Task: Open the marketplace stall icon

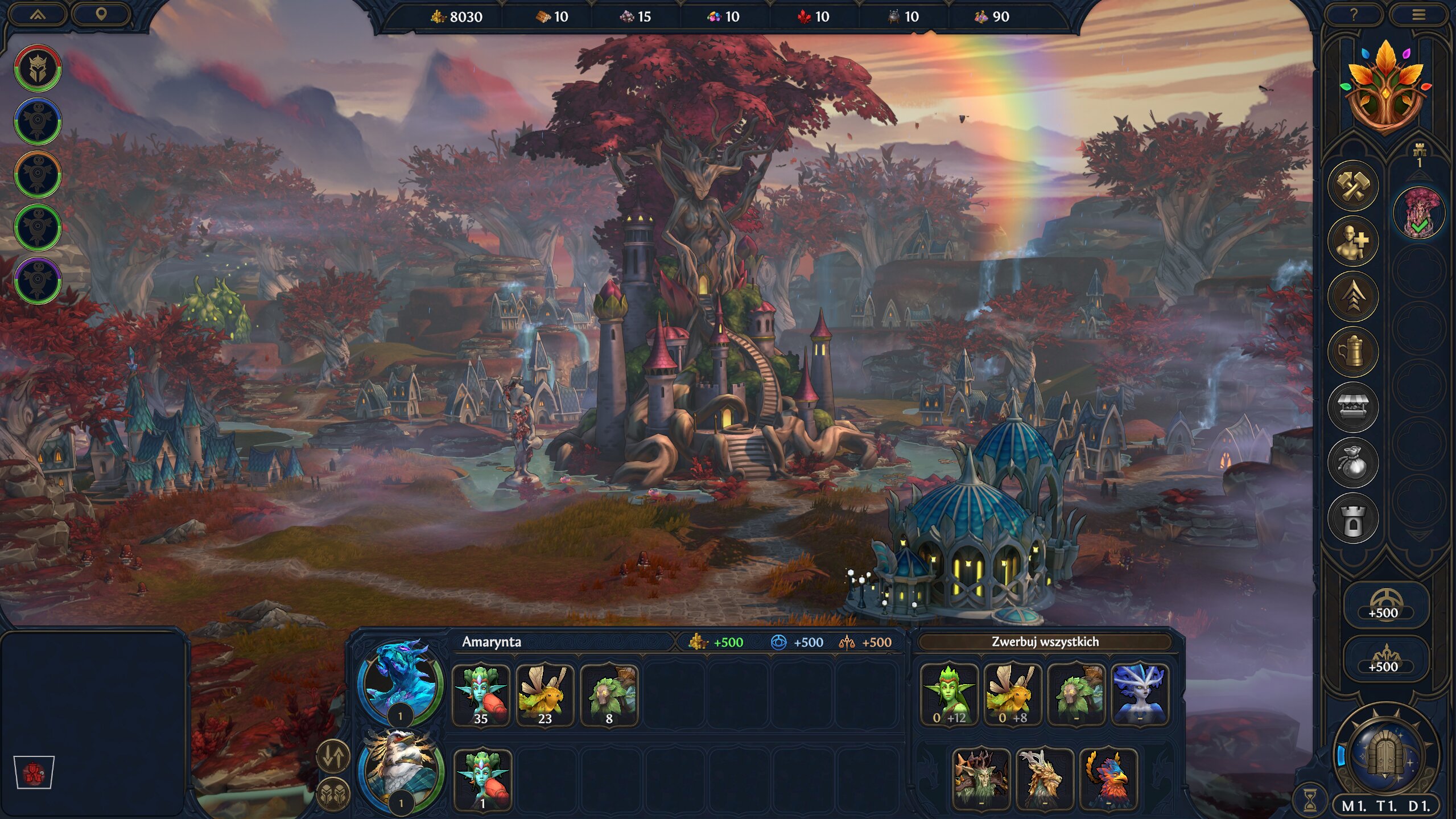Action: coord(1353,408)
